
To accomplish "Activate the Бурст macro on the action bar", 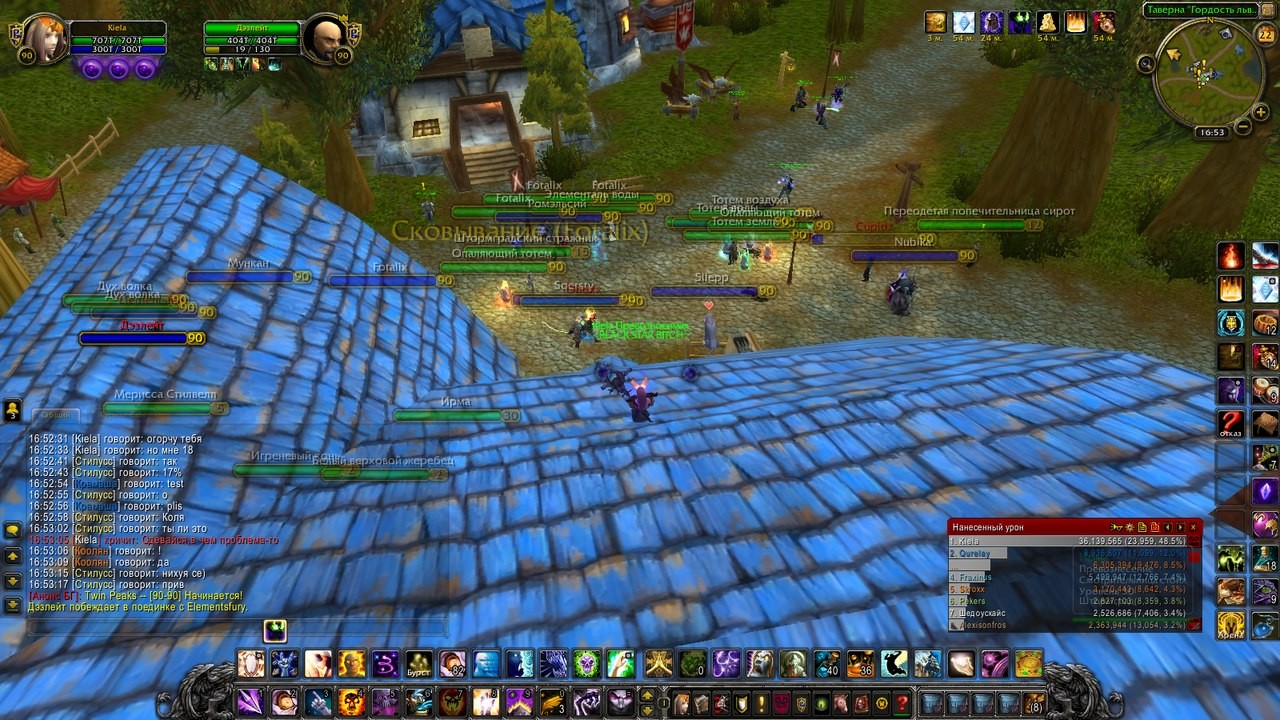I will (x=419, y=664).
